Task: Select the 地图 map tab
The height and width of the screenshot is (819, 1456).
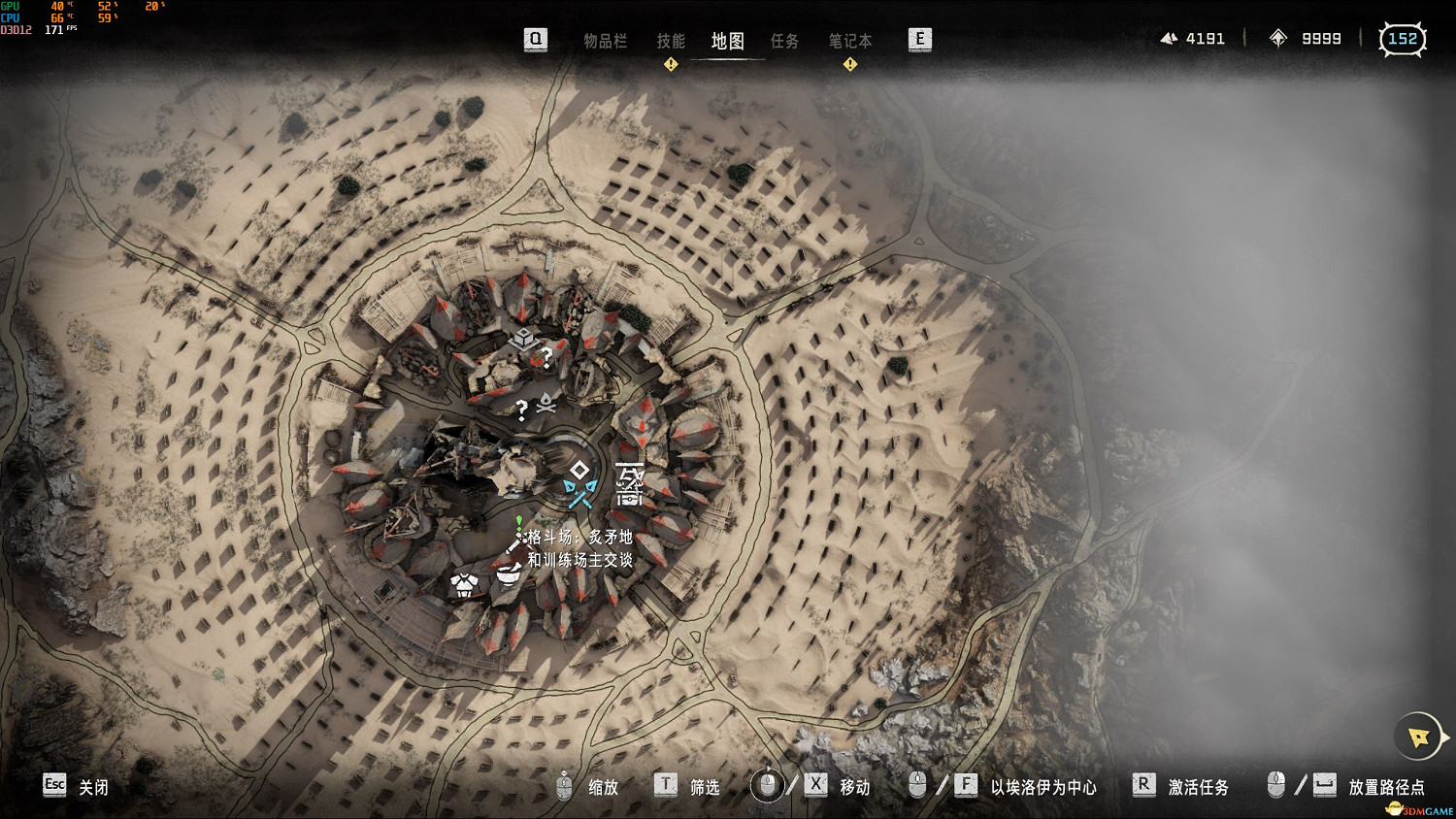Action: pos(727,41)
